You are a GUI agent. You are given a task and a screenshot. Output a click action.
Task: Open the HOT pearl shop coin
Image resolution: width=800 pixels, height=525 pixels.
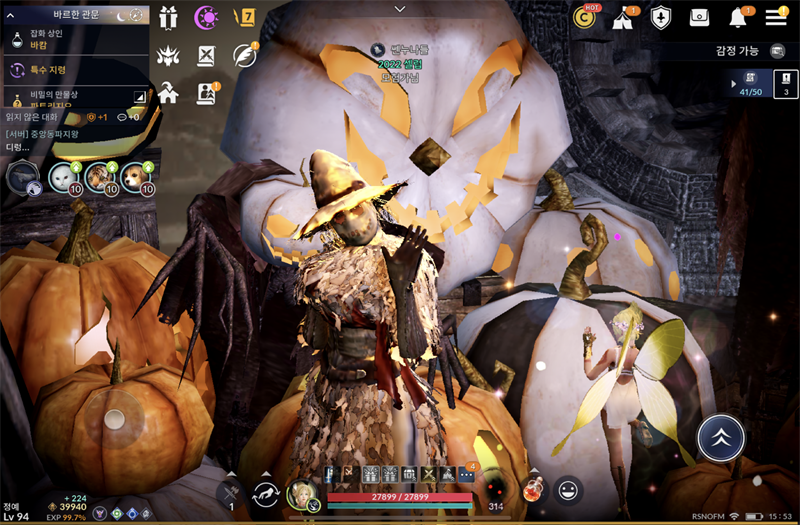585,17
